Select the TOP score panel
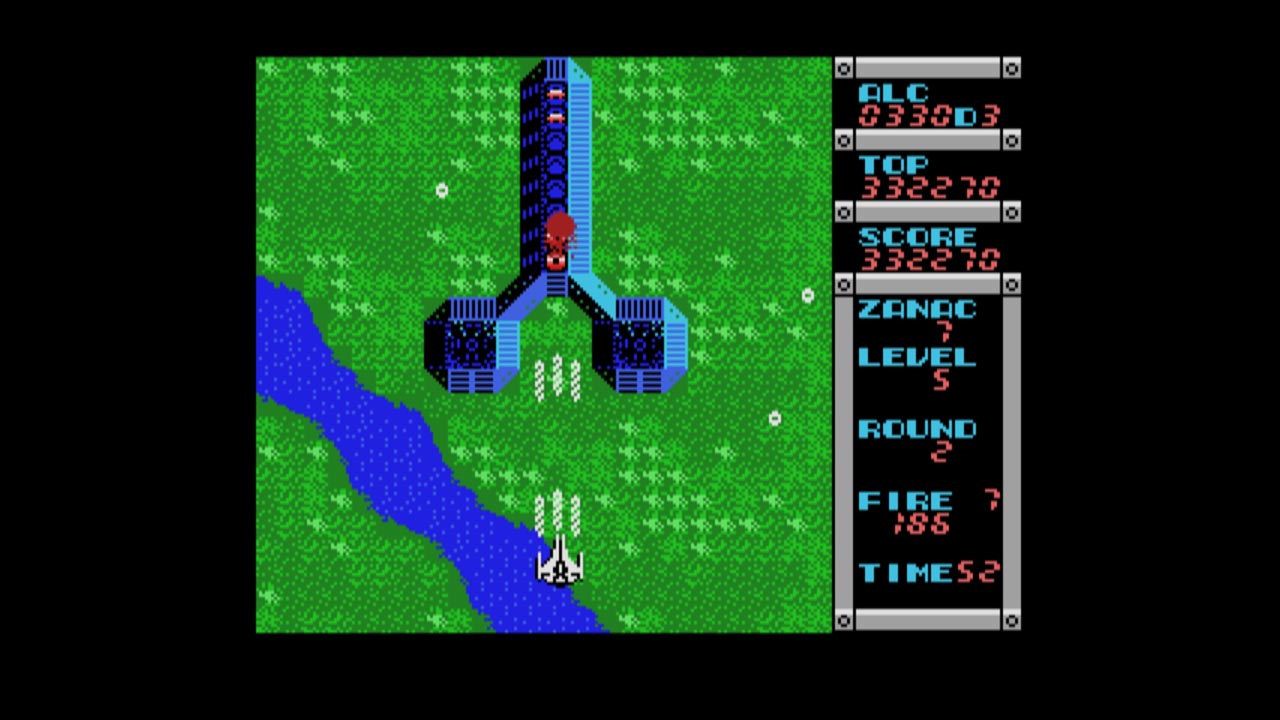The height and width of the screenshot is (720, 1280). pyautogui.click(x=920, y=176)
